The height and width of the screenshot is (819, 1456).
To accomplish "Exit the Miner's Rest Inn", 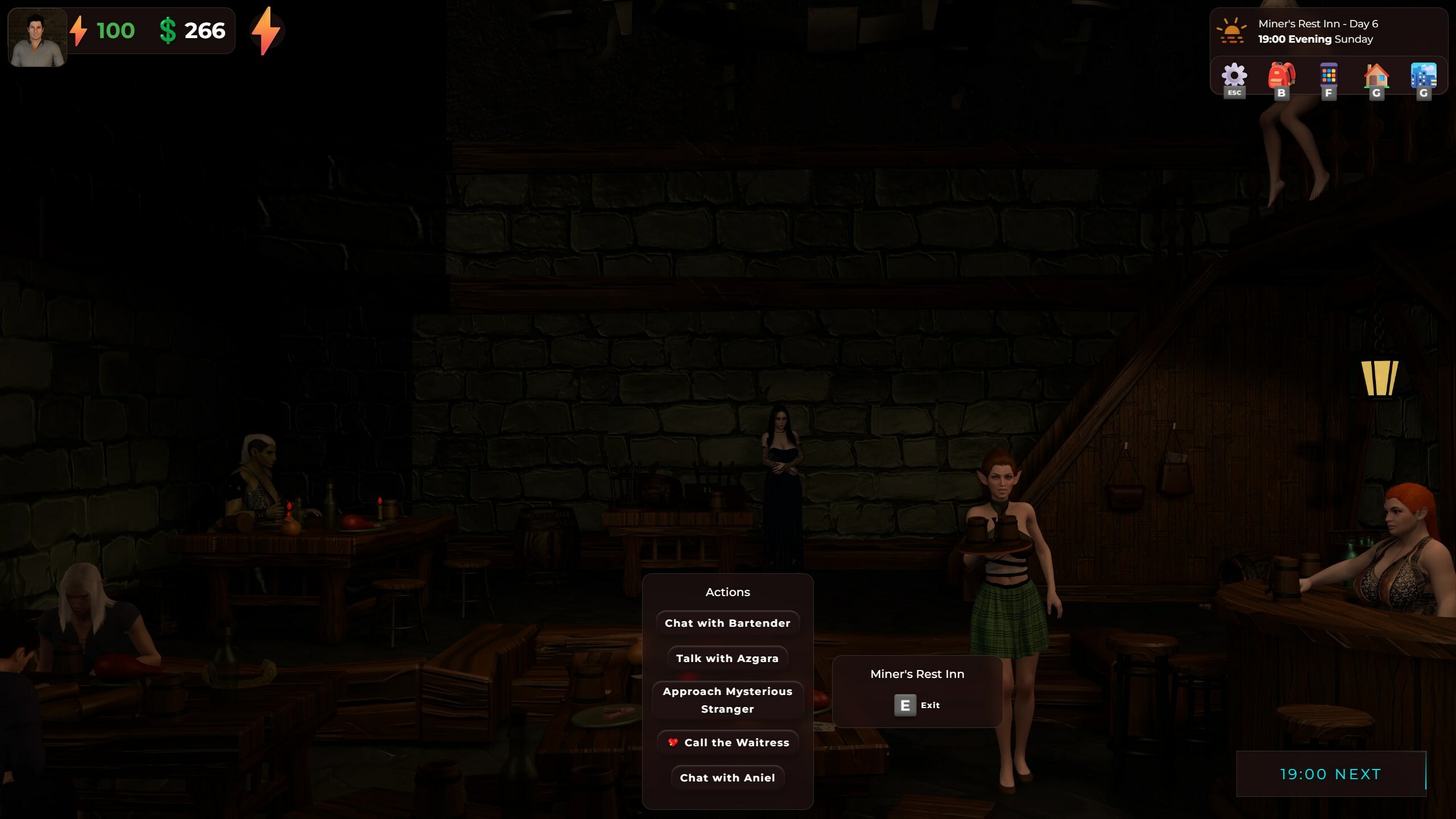I will (x=916, y=705).
